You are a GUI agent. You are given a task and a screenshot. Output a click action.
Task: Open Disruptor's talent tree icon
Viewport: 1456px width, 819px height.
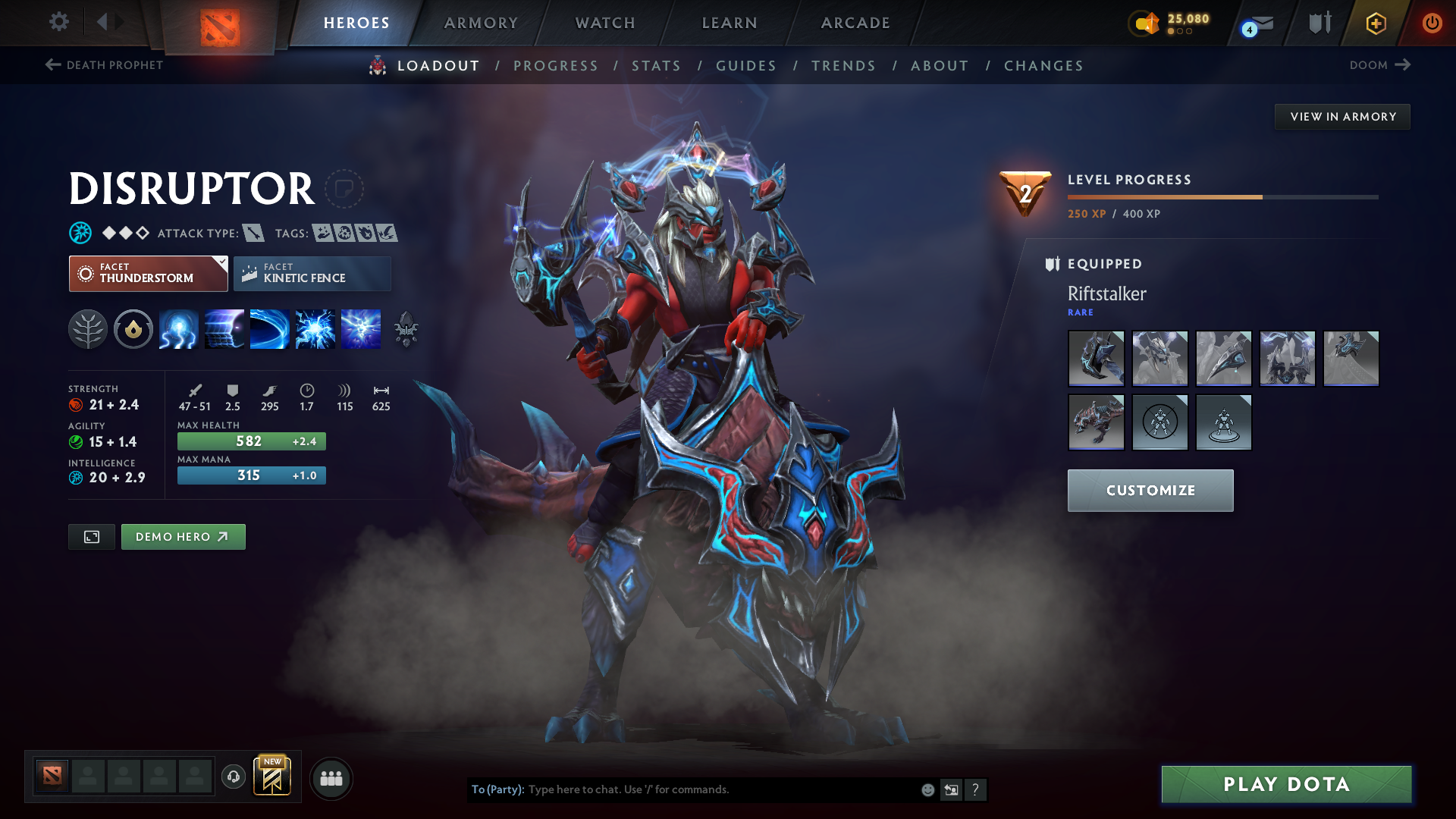pos(88,329)
